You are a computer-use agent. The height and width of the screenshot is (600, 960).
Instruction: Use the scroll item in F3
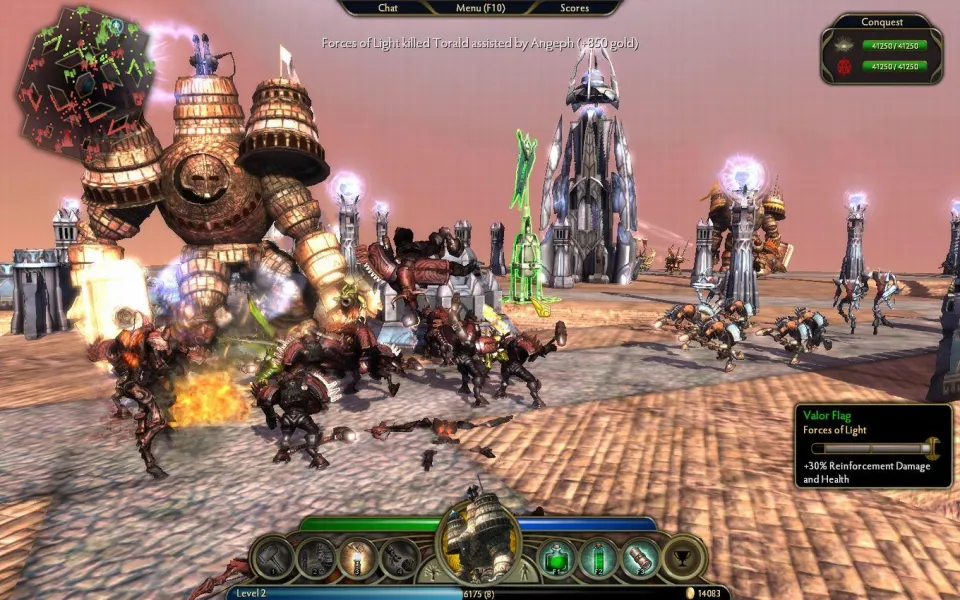click(x=640, y=558)
